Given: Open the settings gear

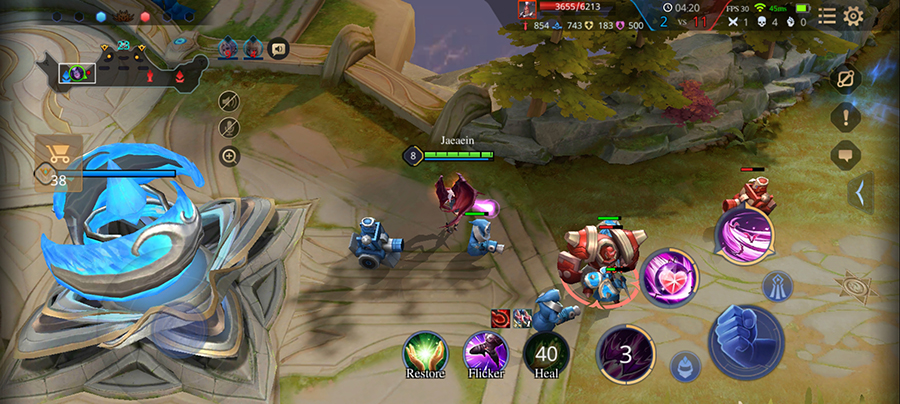Looking at the screenshot, I should (853, 16).
